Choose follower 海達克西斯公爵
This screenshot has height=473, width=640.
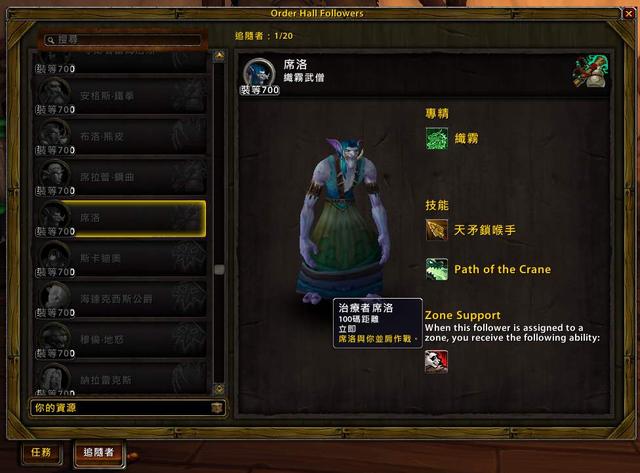(x=120, y=297)
